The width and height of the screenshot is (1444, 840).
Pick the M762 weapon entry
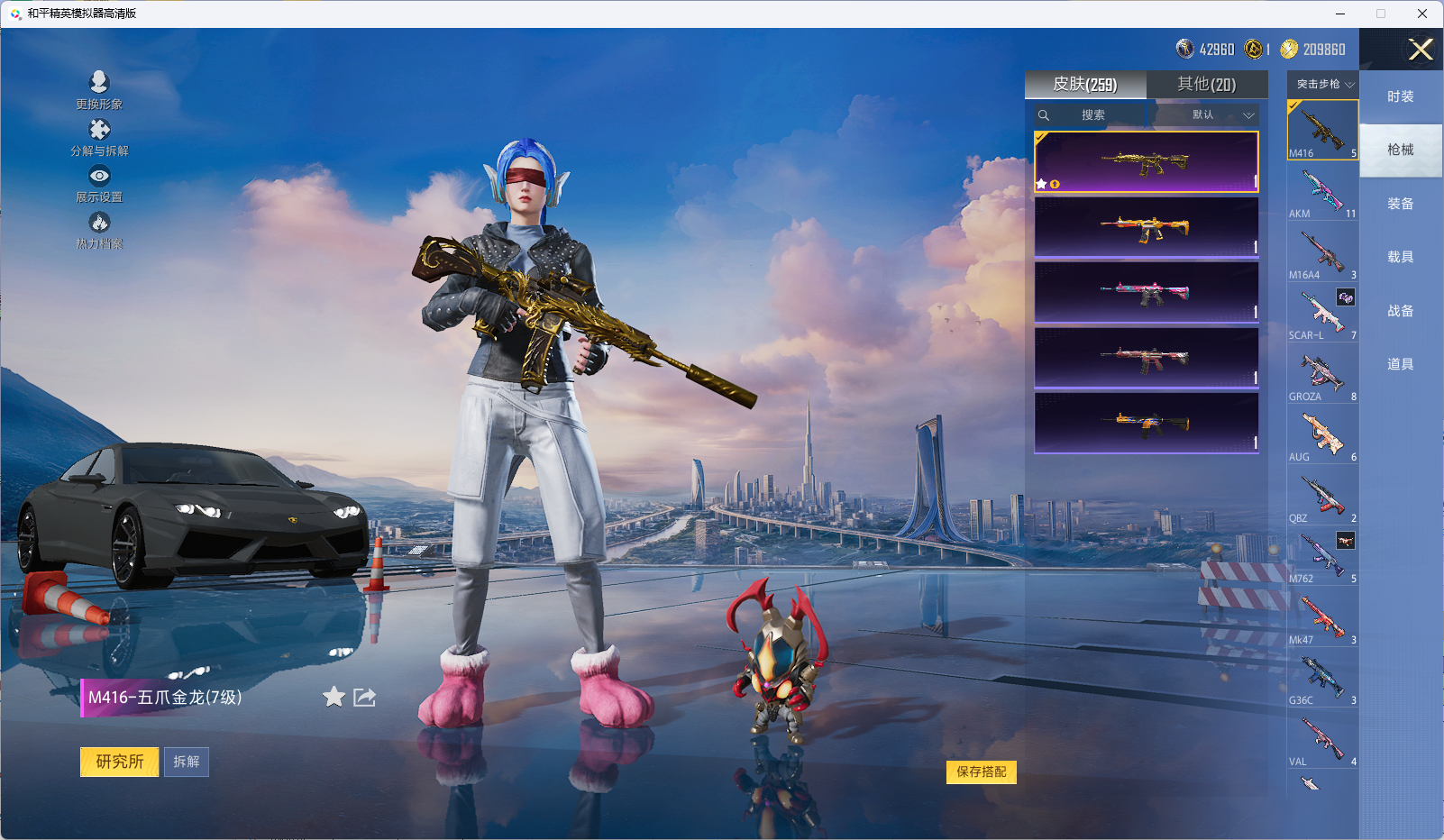pyautogui.click(x=1321, y=557)
